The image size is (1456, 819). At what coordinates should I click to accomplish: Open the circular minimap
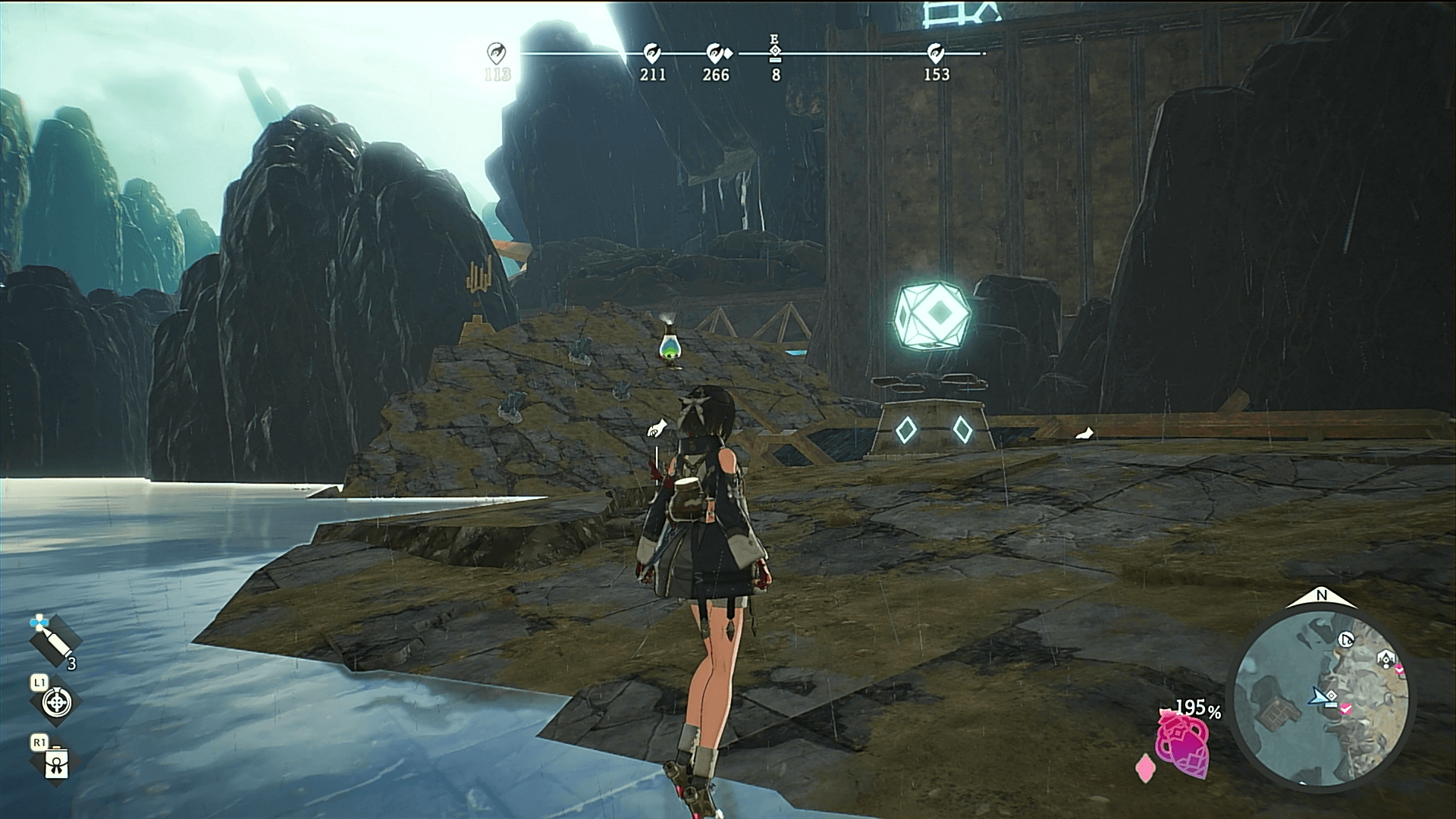pyautogui.click(x=1321, y=700)
